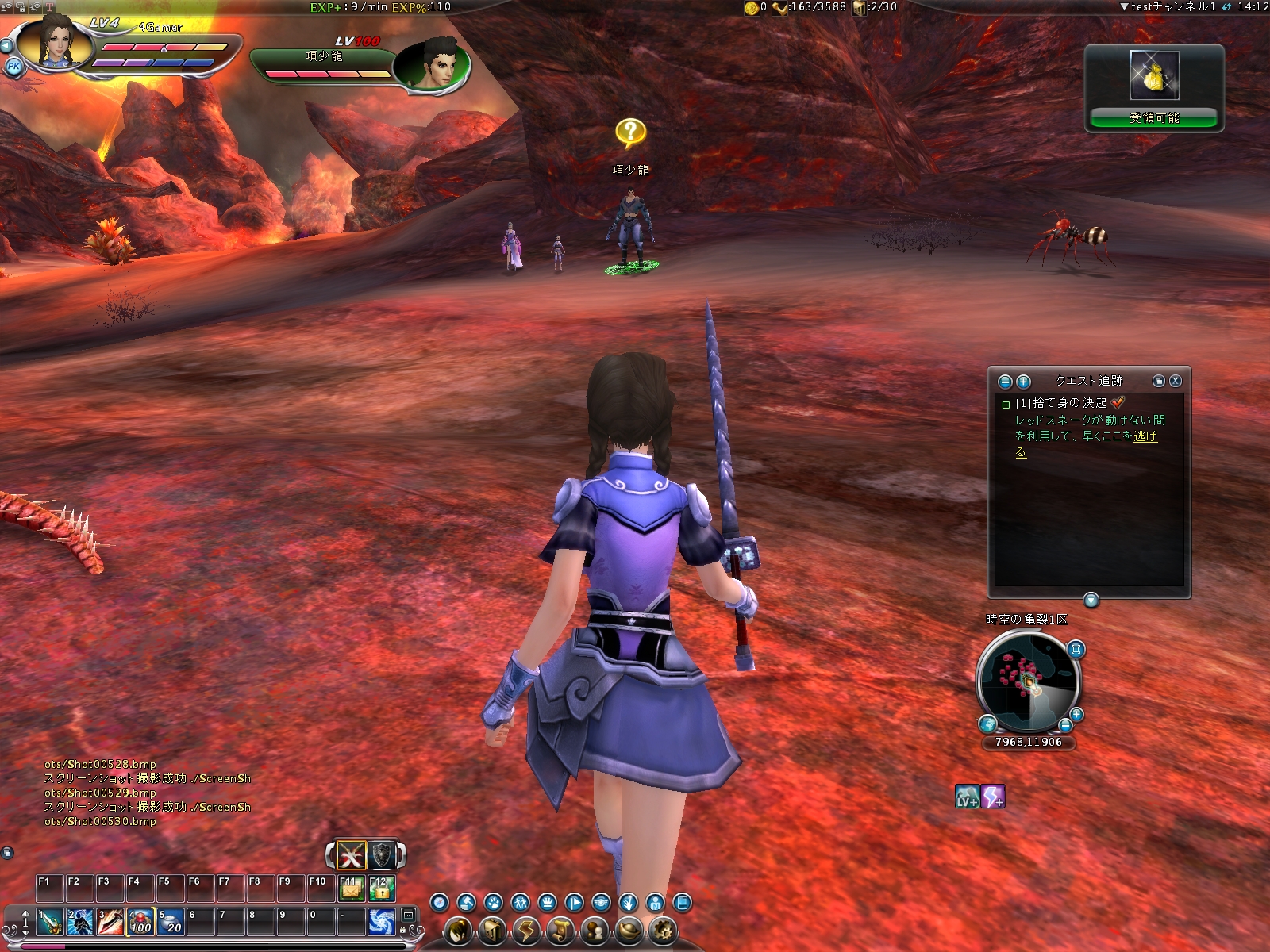
Task: Open the gear settings menu button
Action: click(x=662, y=931)
